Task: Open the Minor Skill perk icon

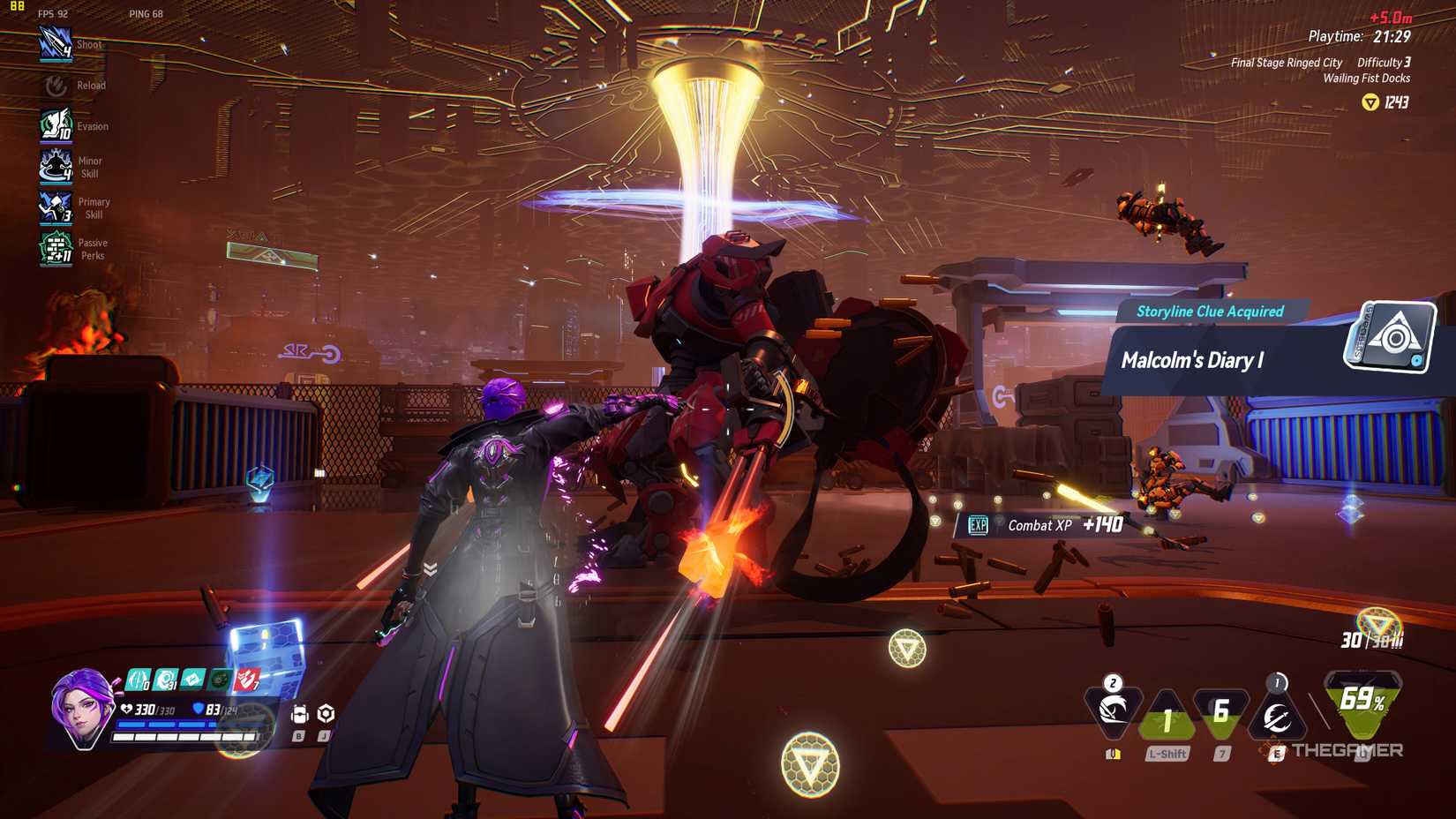Action: (x=56, y=166)
